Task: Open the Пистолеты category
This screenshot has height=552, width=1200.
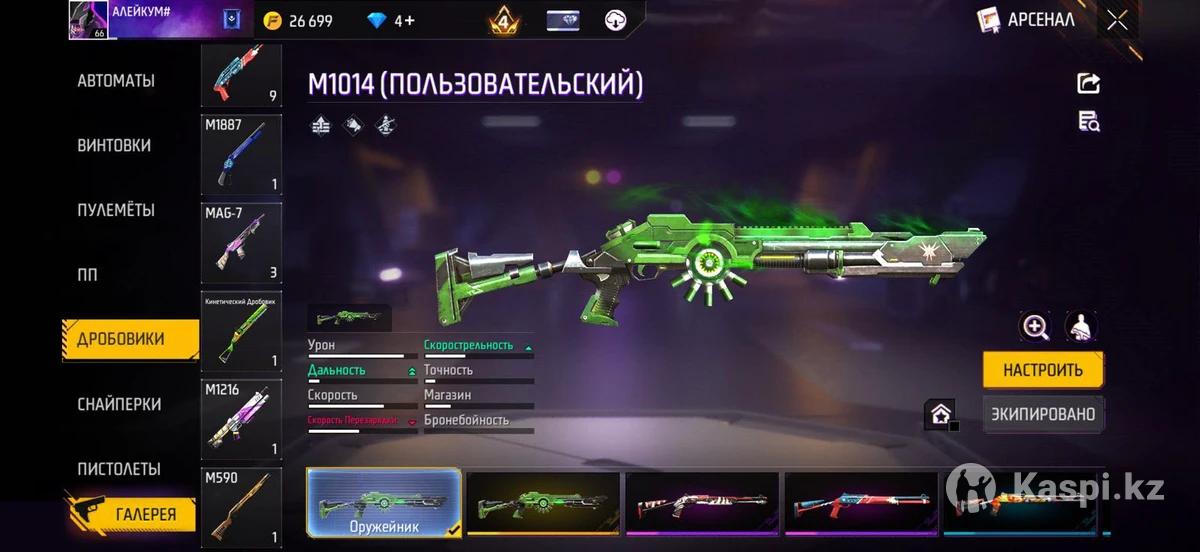Action: [119, 469]
